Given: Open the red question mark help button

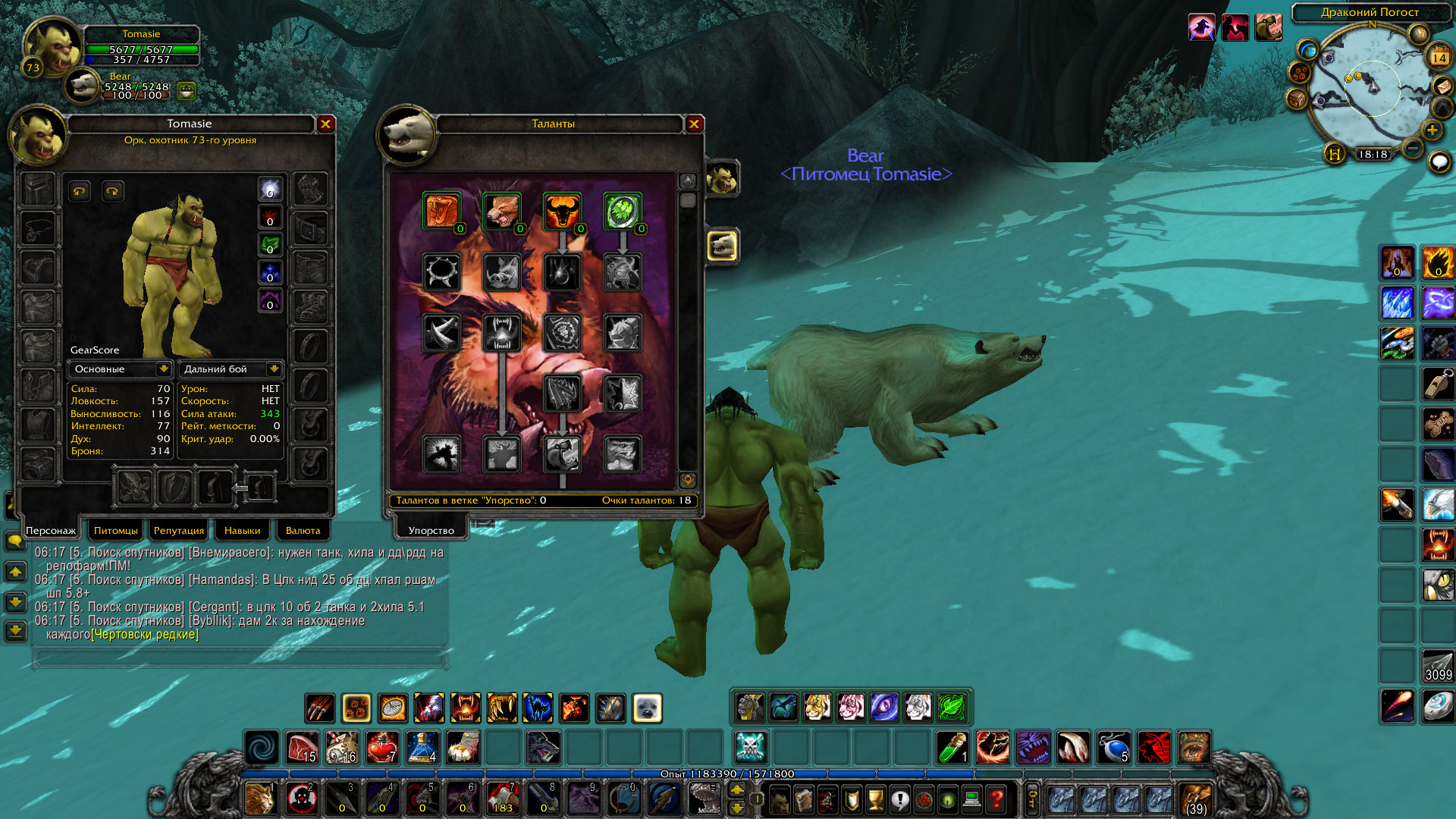Looking at the screenshot, I should [996, 799].
